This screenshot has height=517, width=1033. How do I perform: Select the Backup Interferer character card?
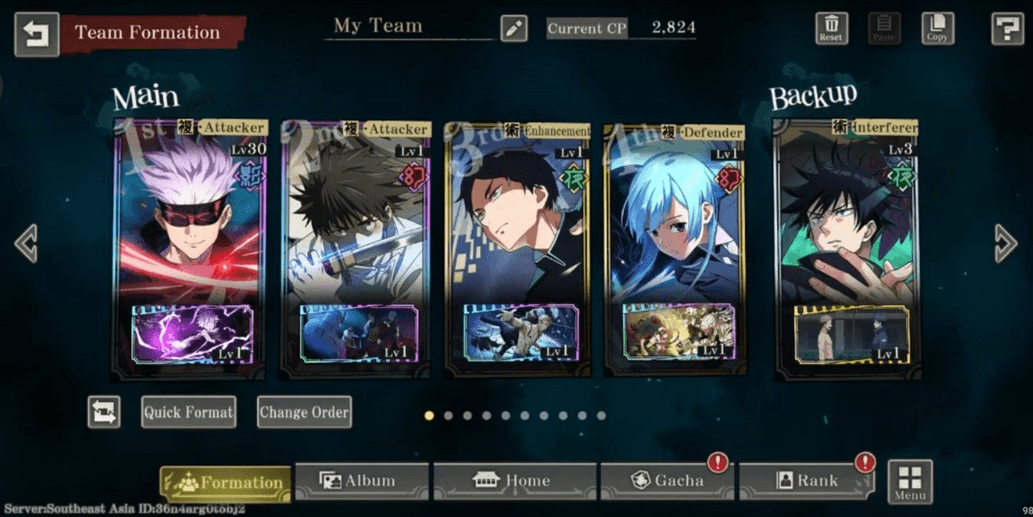tap(846, 247)
